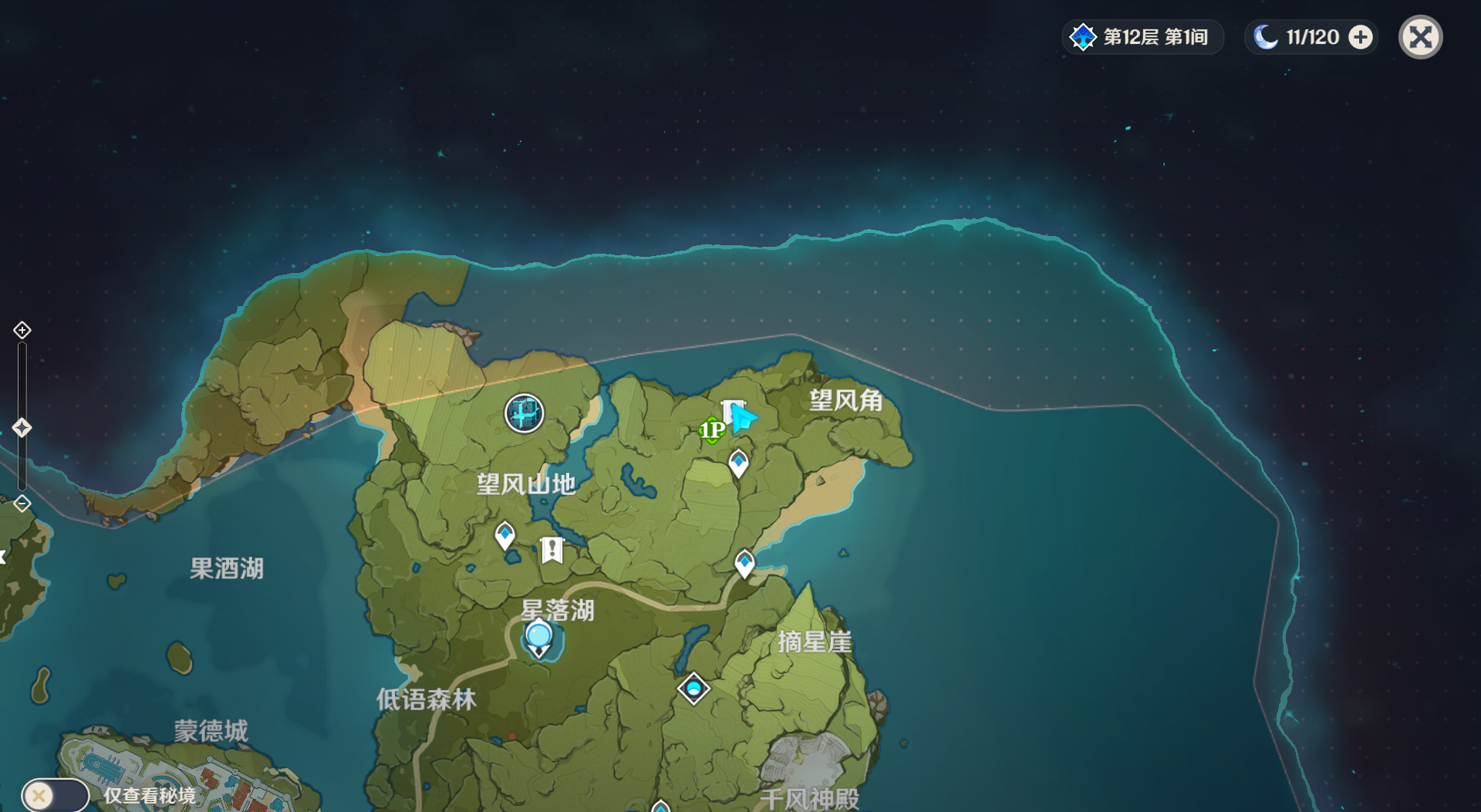Click the green 1P player marker
The image size is (1481, 812).
[711, 430]
